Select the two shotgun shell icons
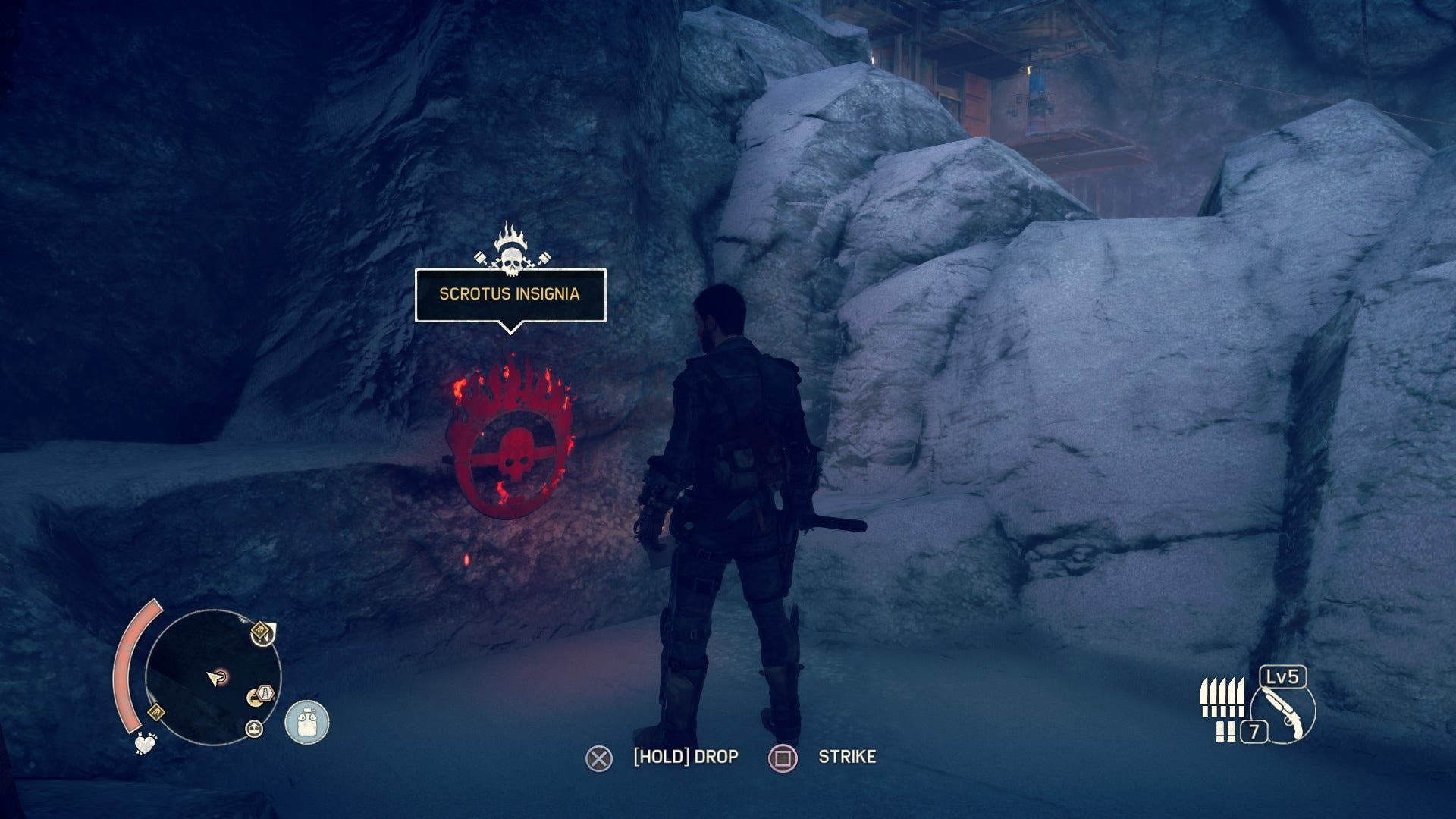The image size is (1456, 819). 1225,732
